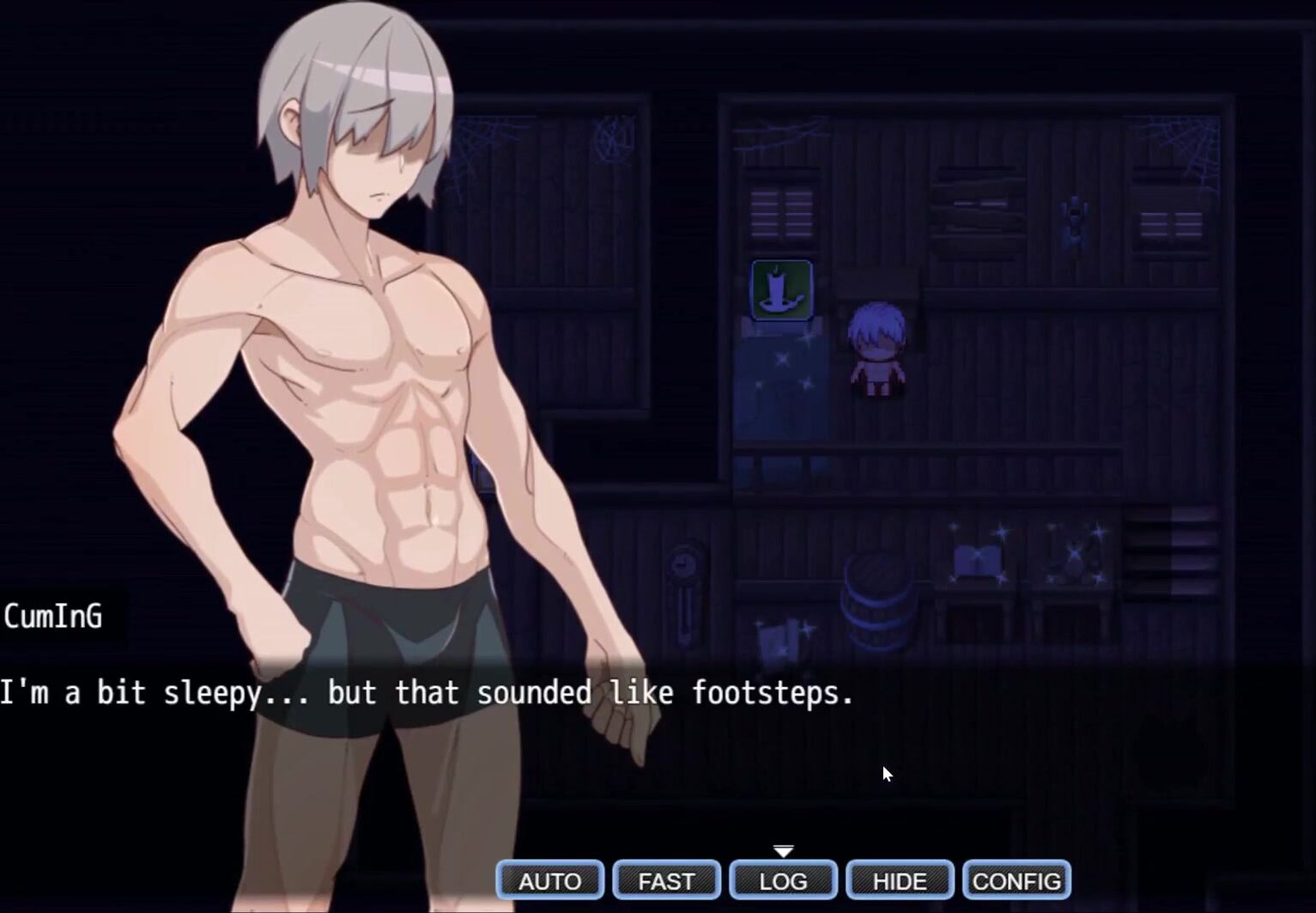The height and width of the screenshot is (913, 1316).
Task: Activate FAST text skipping
Action: (666, 880)
